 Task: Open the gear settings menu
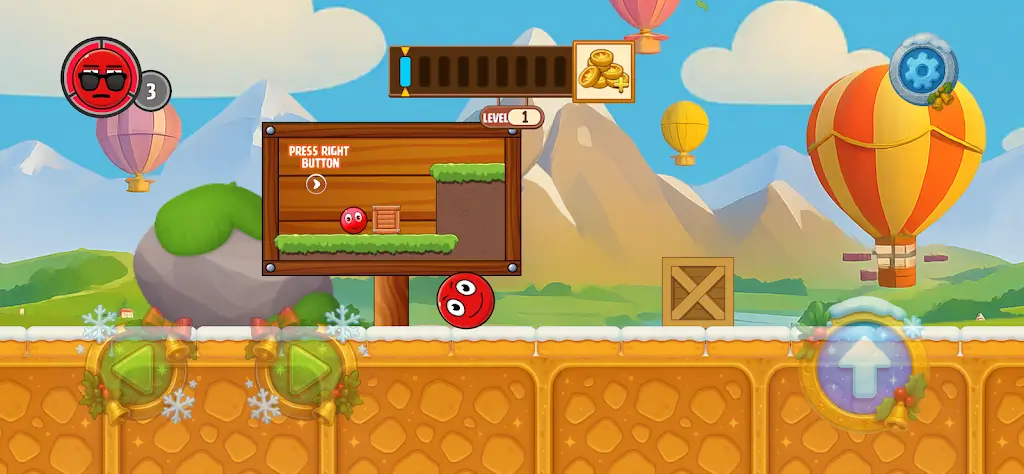pyautogui.click(x=922, y=68)
